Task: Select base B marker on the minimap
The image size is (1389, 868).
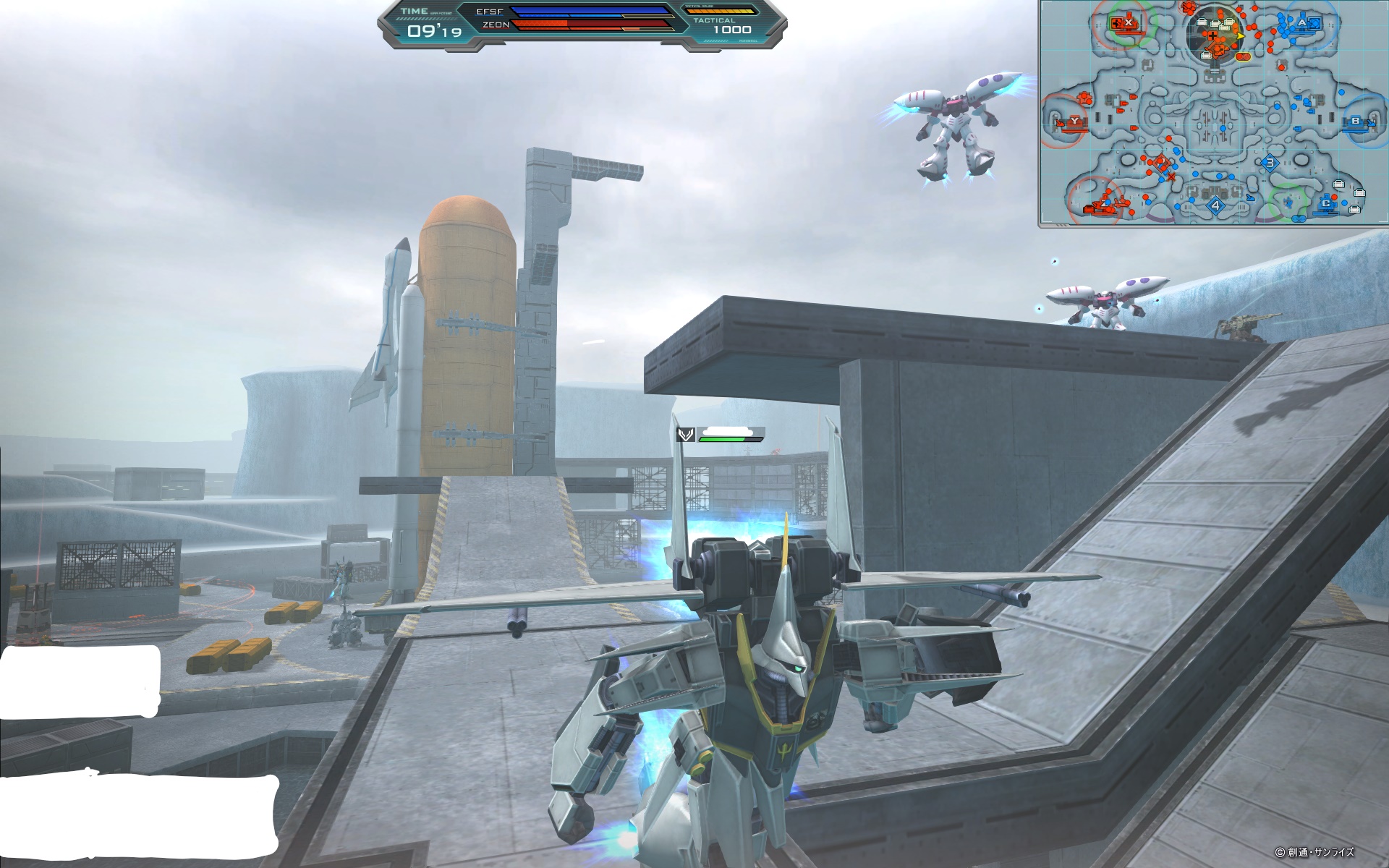Action: pyautogui.click(x=1355, y=122)
